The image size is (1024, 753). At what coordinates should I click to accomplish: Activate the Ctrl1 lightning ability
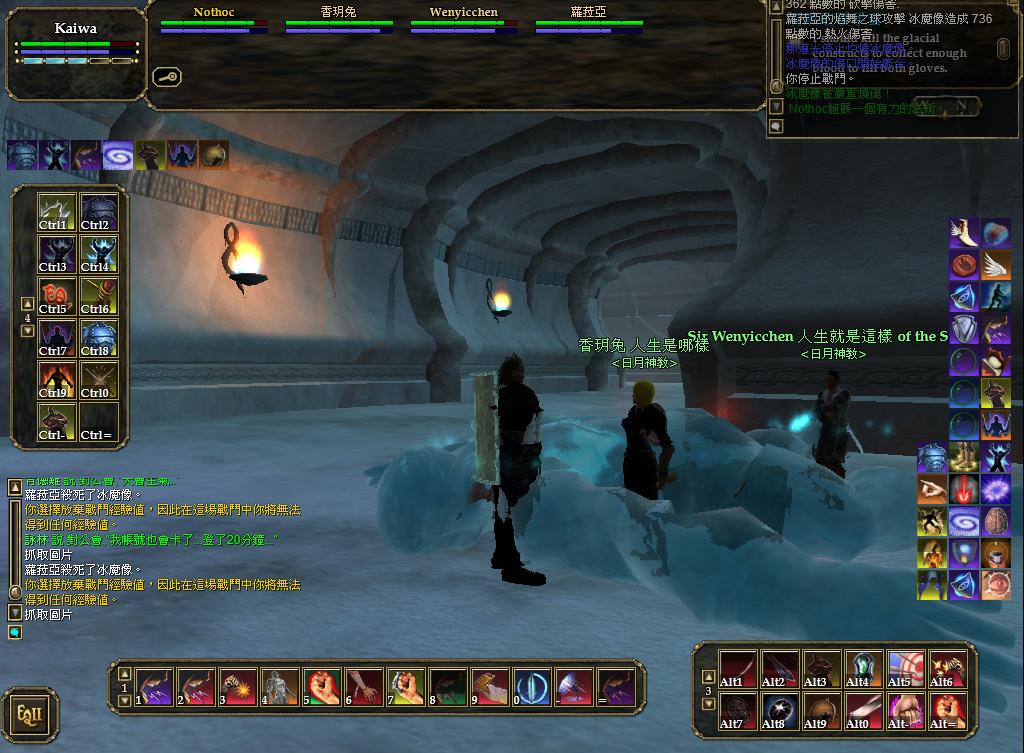(57, 212)
